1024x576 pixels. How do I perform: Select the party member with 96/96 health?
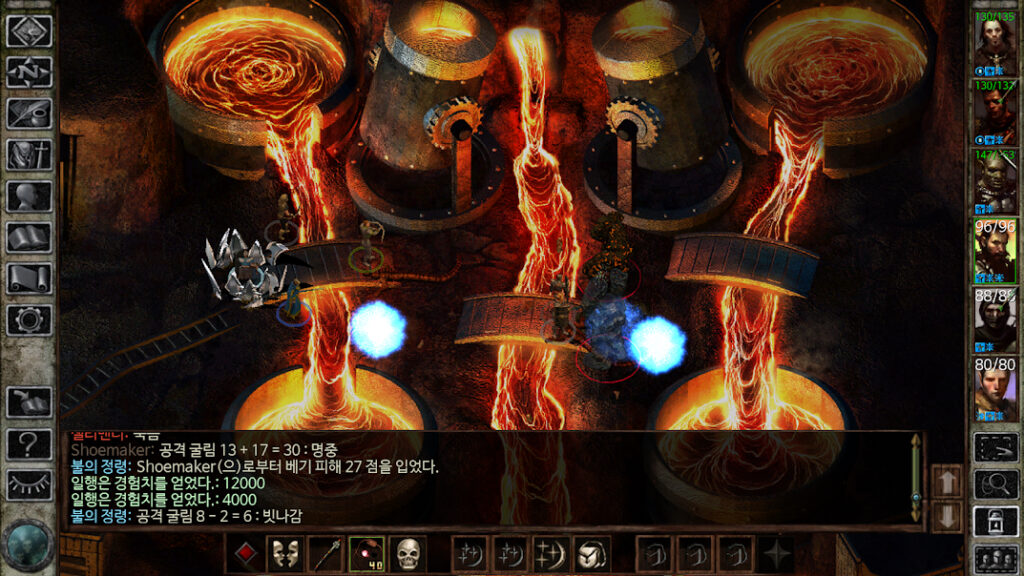pos(995,251)
